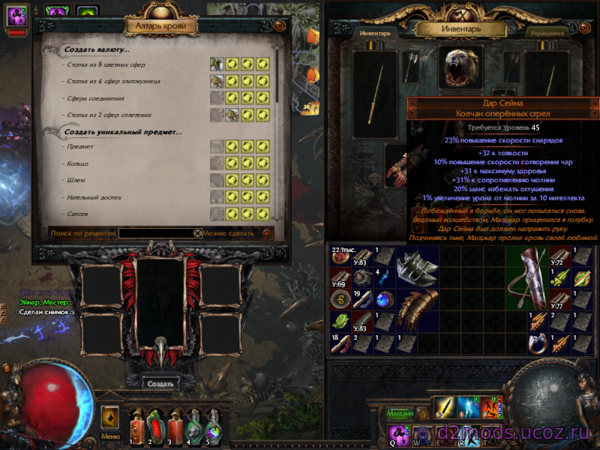Image resolution: width=600 pixels, height=450 pixels.
Task: Select the spiked steel boots in inventory
Action: coord(417,270)
